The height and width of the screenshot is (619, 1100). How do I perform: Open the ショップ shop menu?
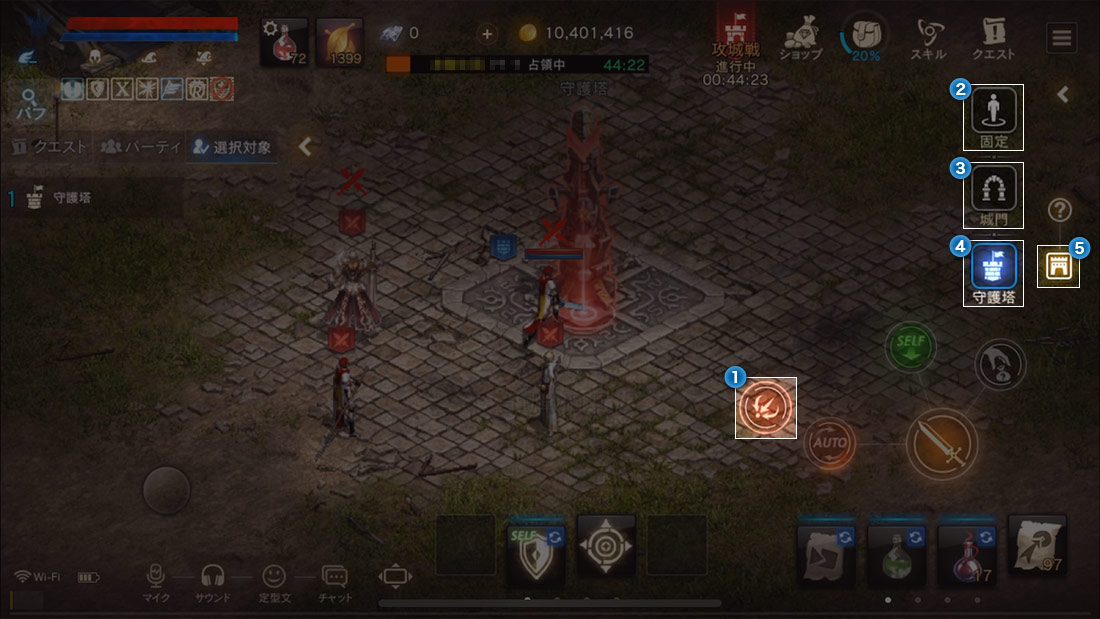(x=799, y=38)
